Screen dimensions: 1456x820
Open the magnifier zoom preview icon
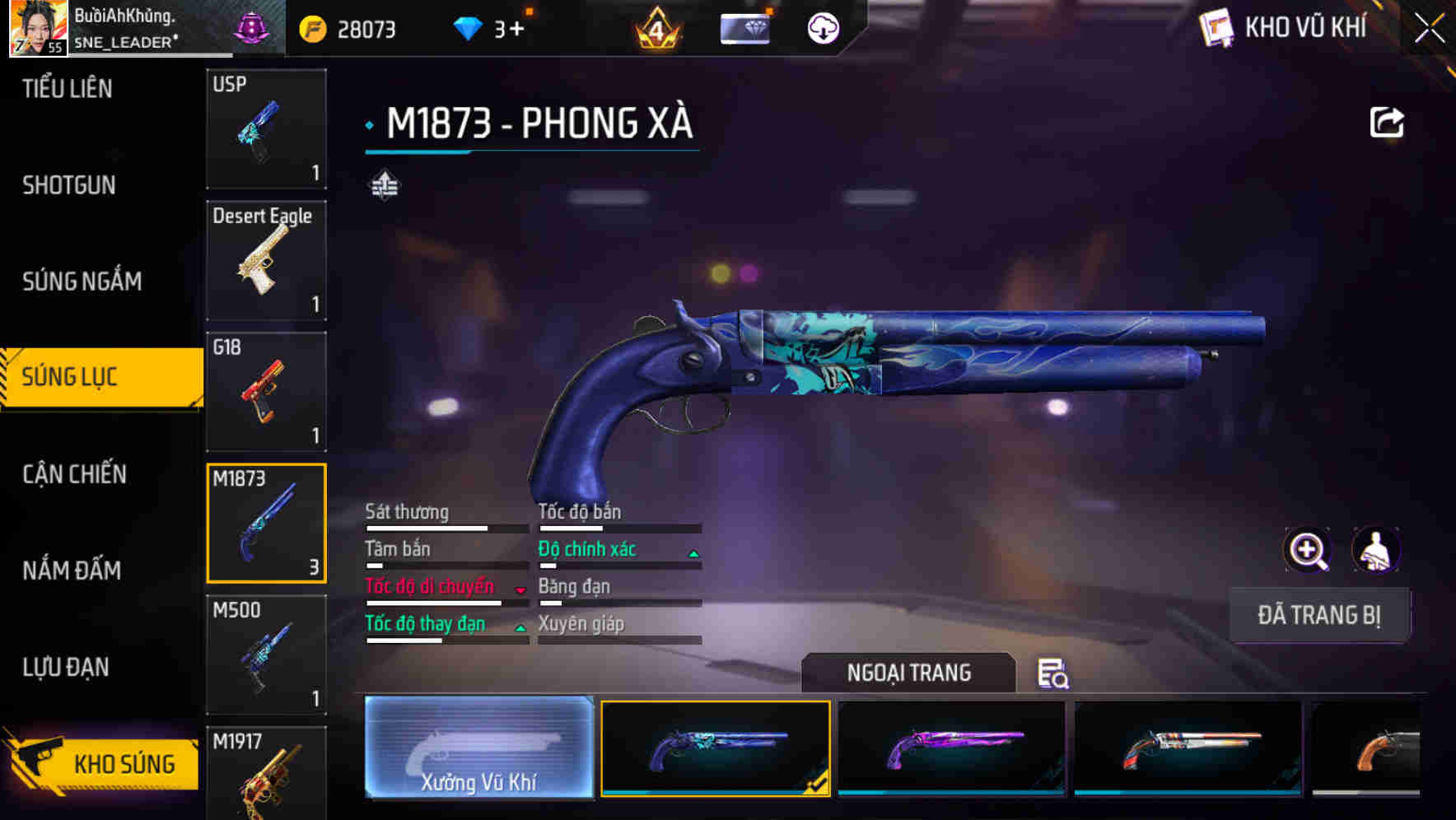click(x=1308, y=550)
